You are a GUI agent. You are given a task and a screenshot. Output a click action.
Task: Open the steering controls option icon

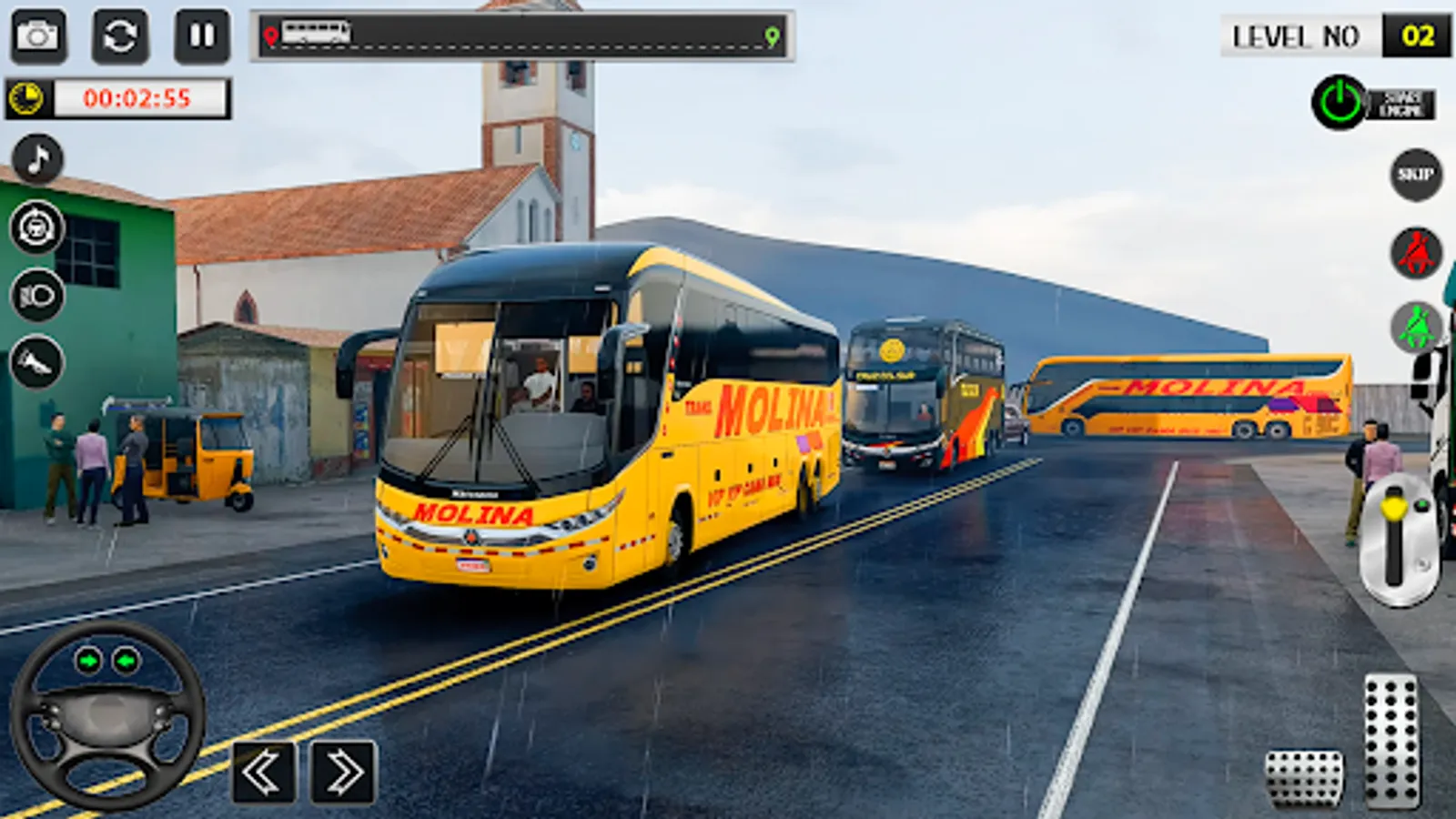pyautogui.click(x=35, y=226)
